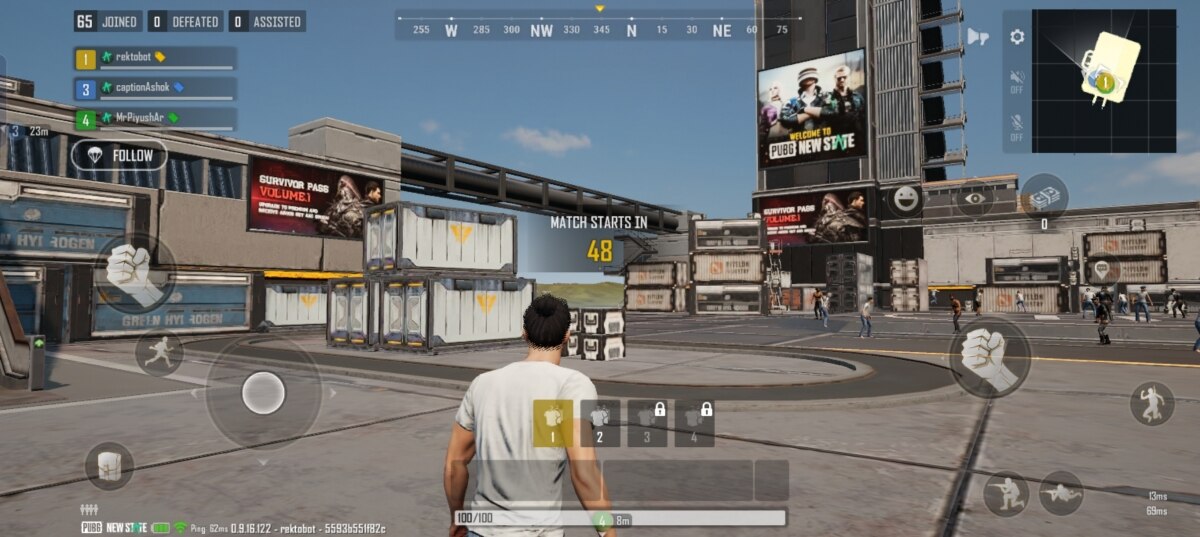The image size is (1200, 537).
Task: Tap the crouch stance button
Action: (x=1005, y=492)
